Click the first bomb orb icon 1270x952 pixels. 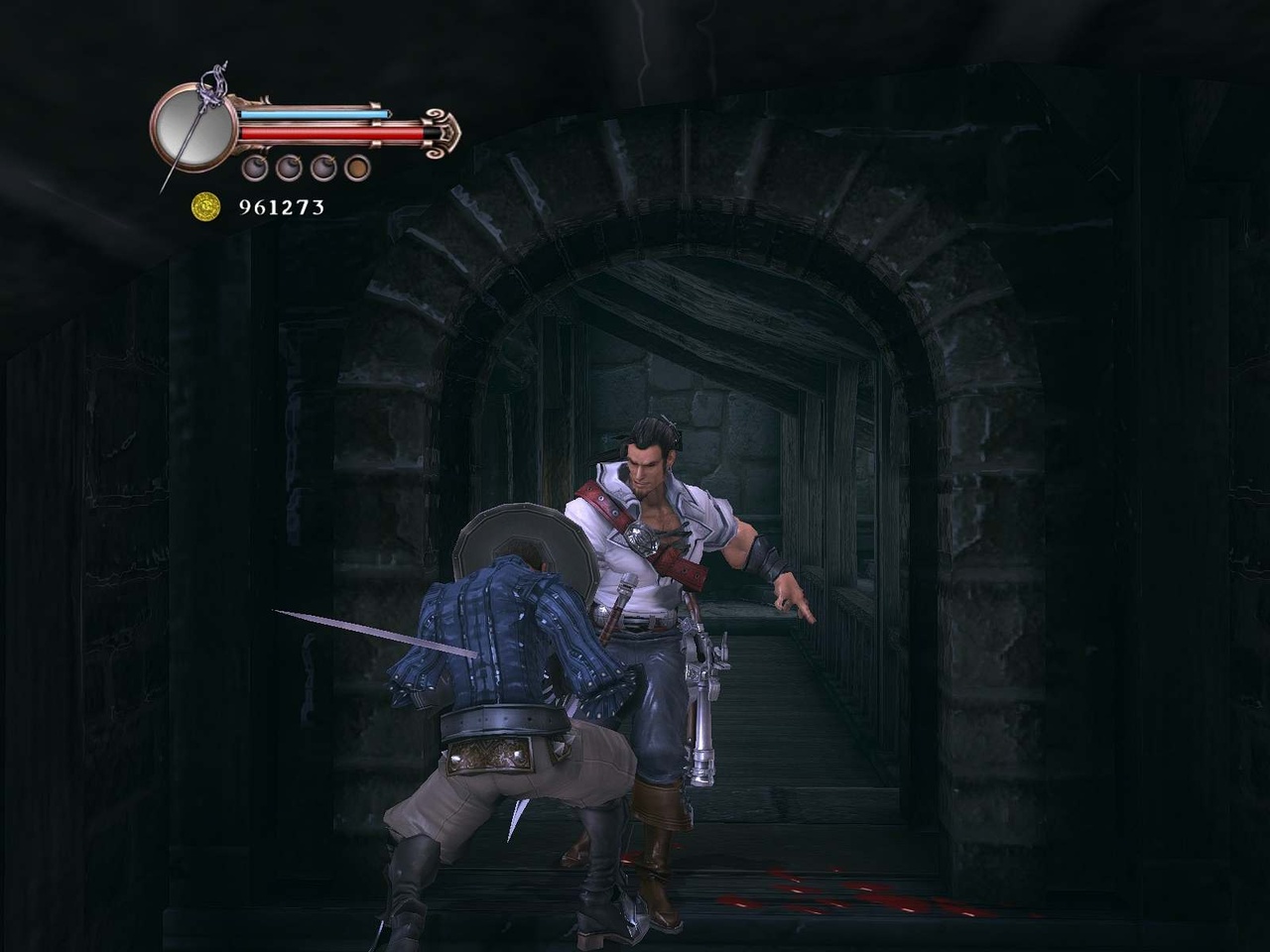255,168
